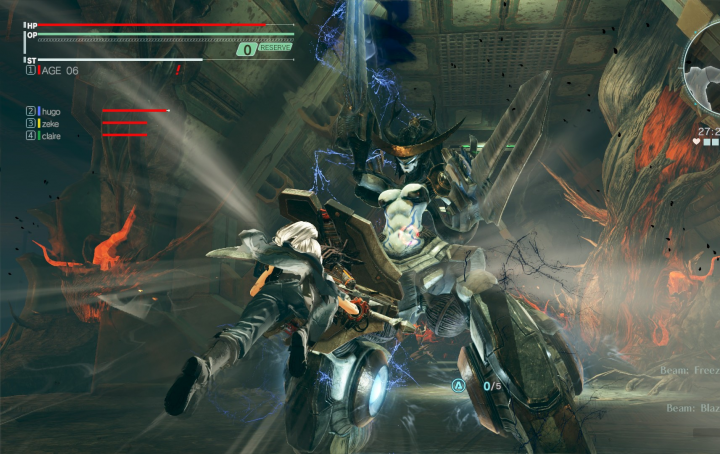Select the Beam: Freeze bullet

click(690, 369)
